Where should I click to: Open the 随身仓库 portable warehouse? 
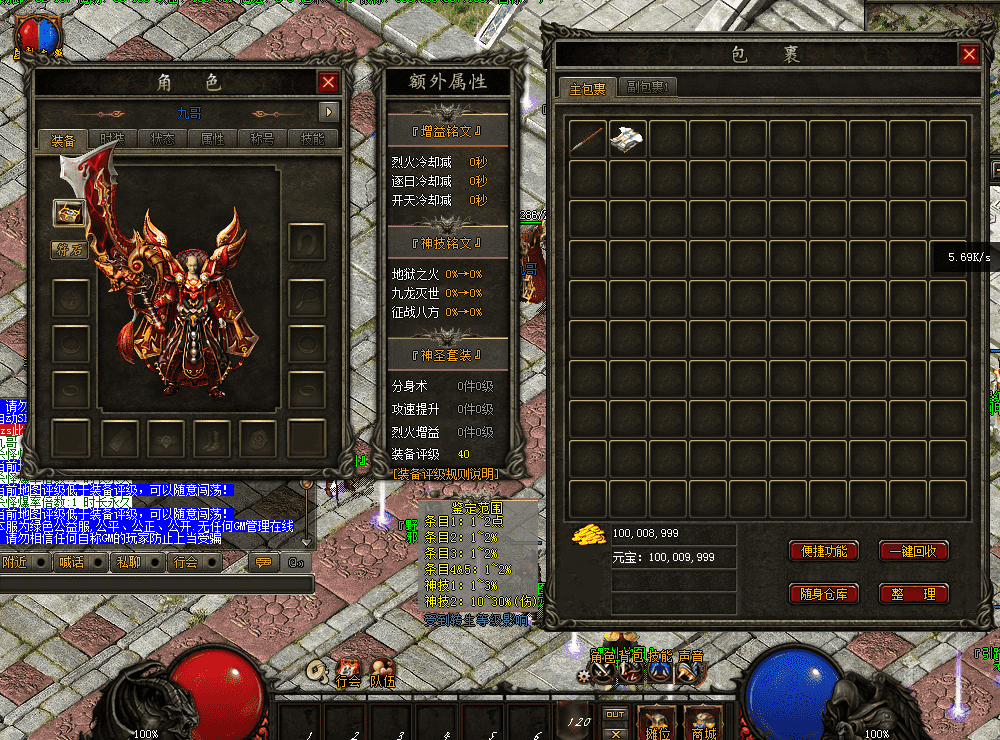pos(824,594)
